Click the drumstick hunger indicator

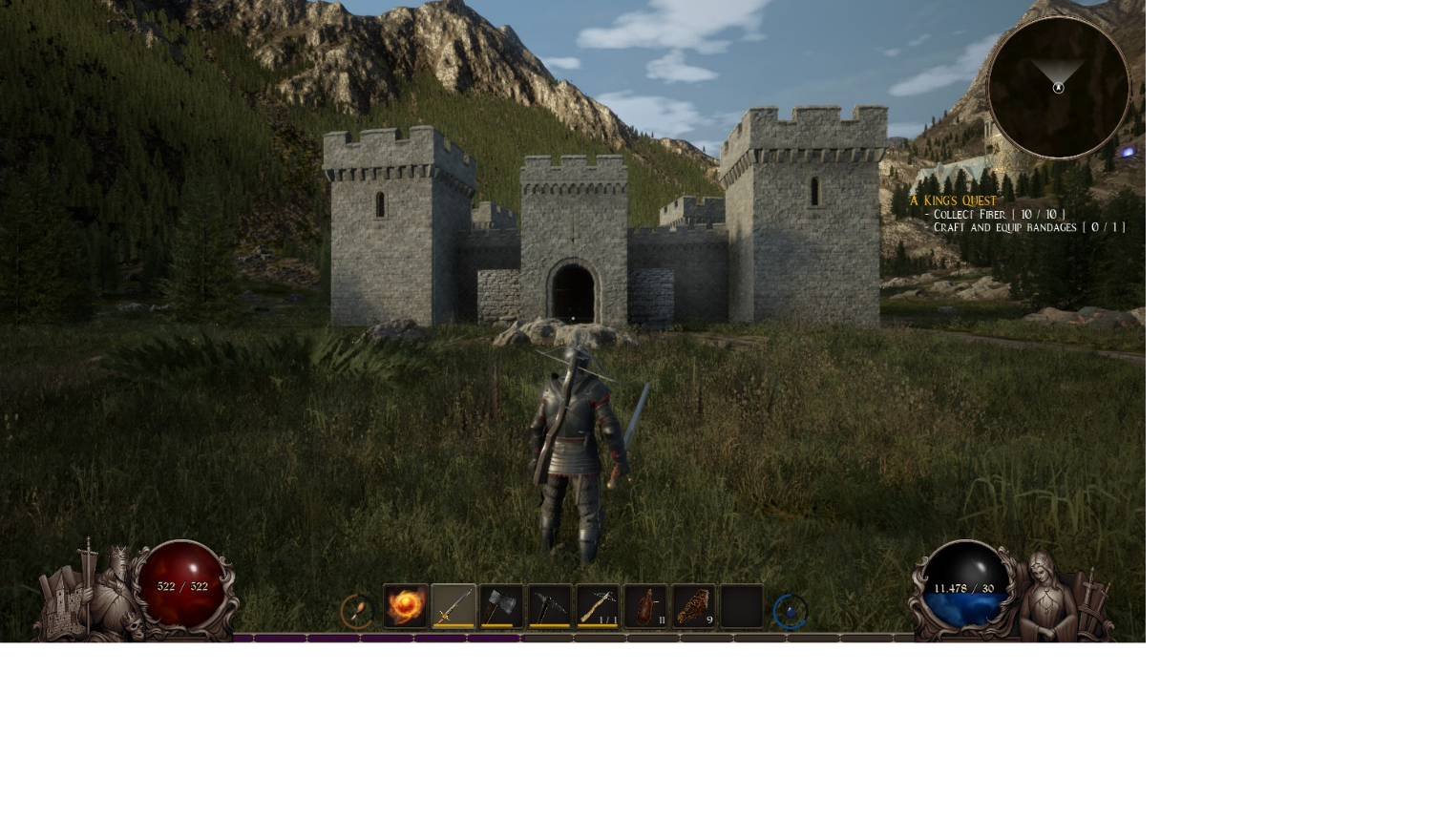(x=359, y=610)
